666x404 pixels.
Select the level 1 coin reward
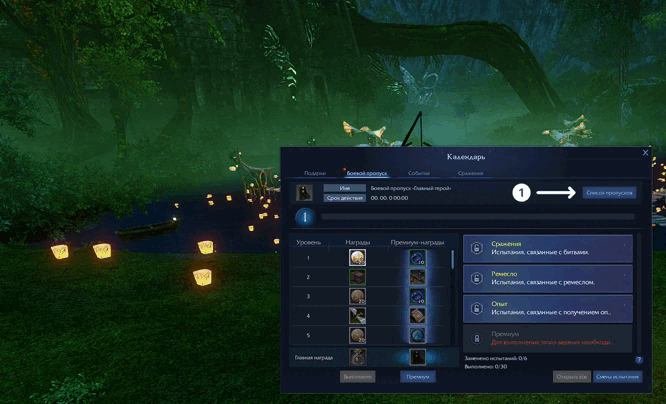(x=357, y=257)
